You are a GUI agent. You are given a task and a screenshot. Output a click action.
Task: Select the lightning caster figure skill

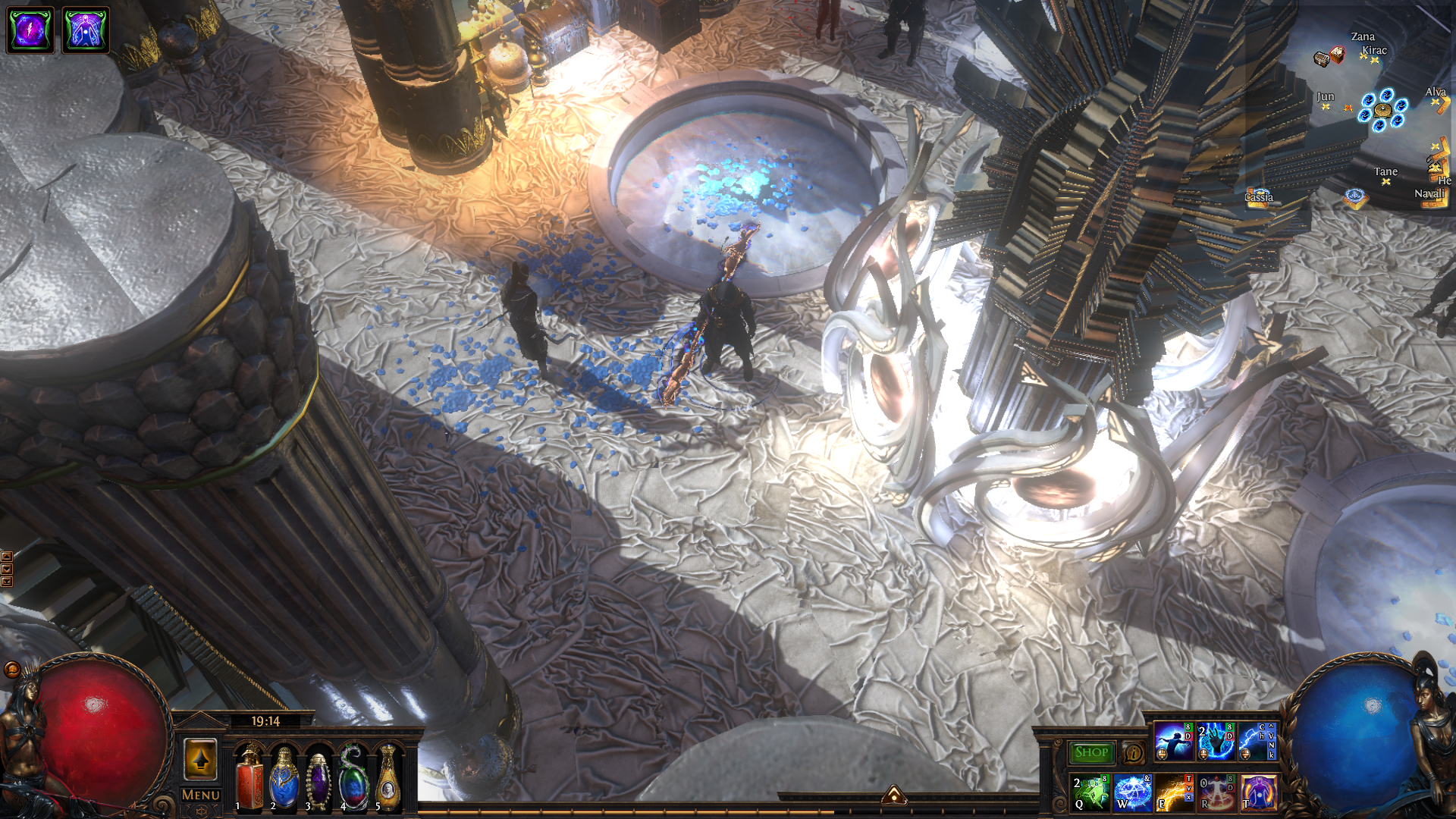[1173, 742]
